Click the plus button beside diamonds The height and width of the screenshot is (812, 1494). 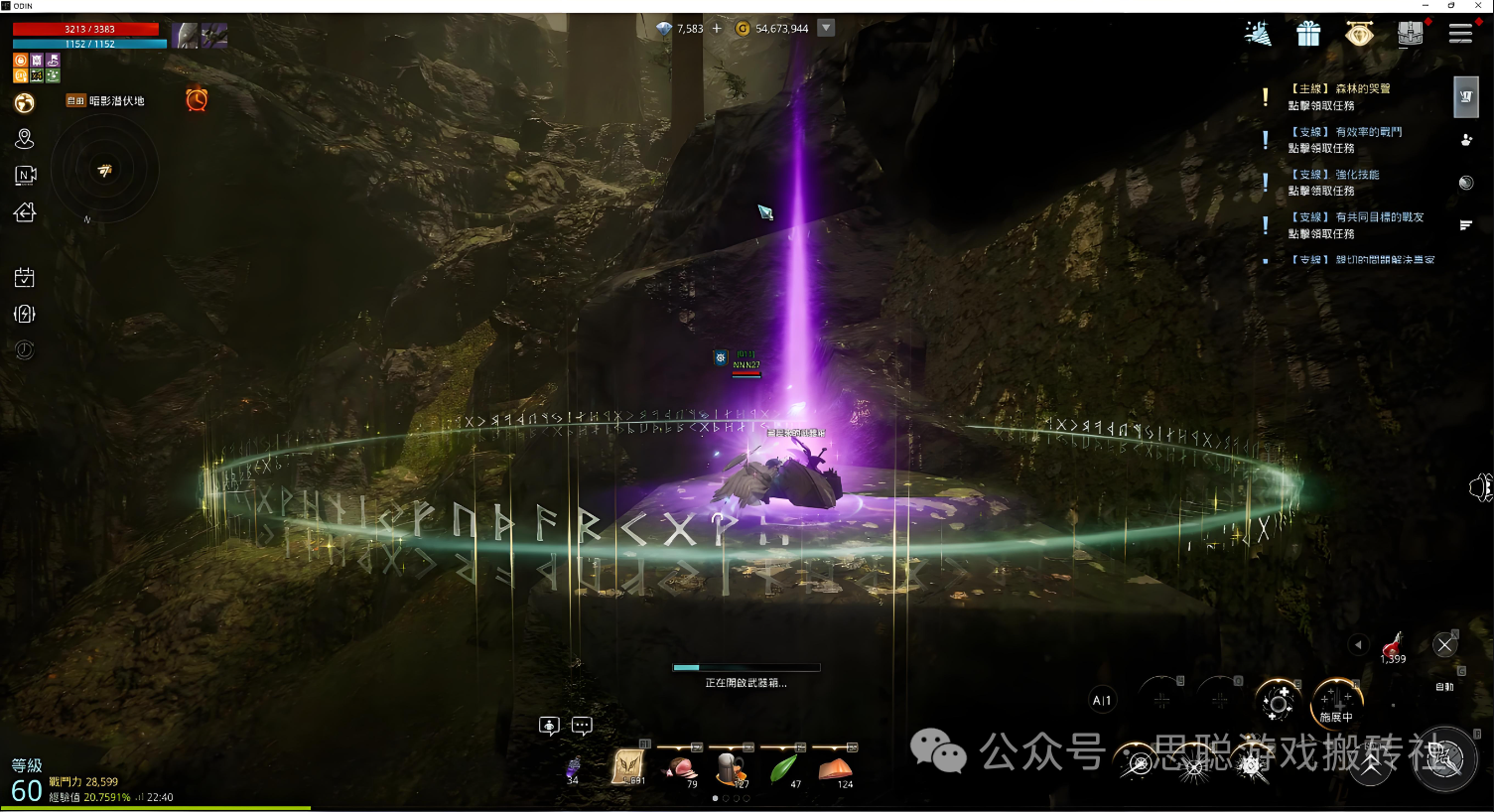(717, 29)
